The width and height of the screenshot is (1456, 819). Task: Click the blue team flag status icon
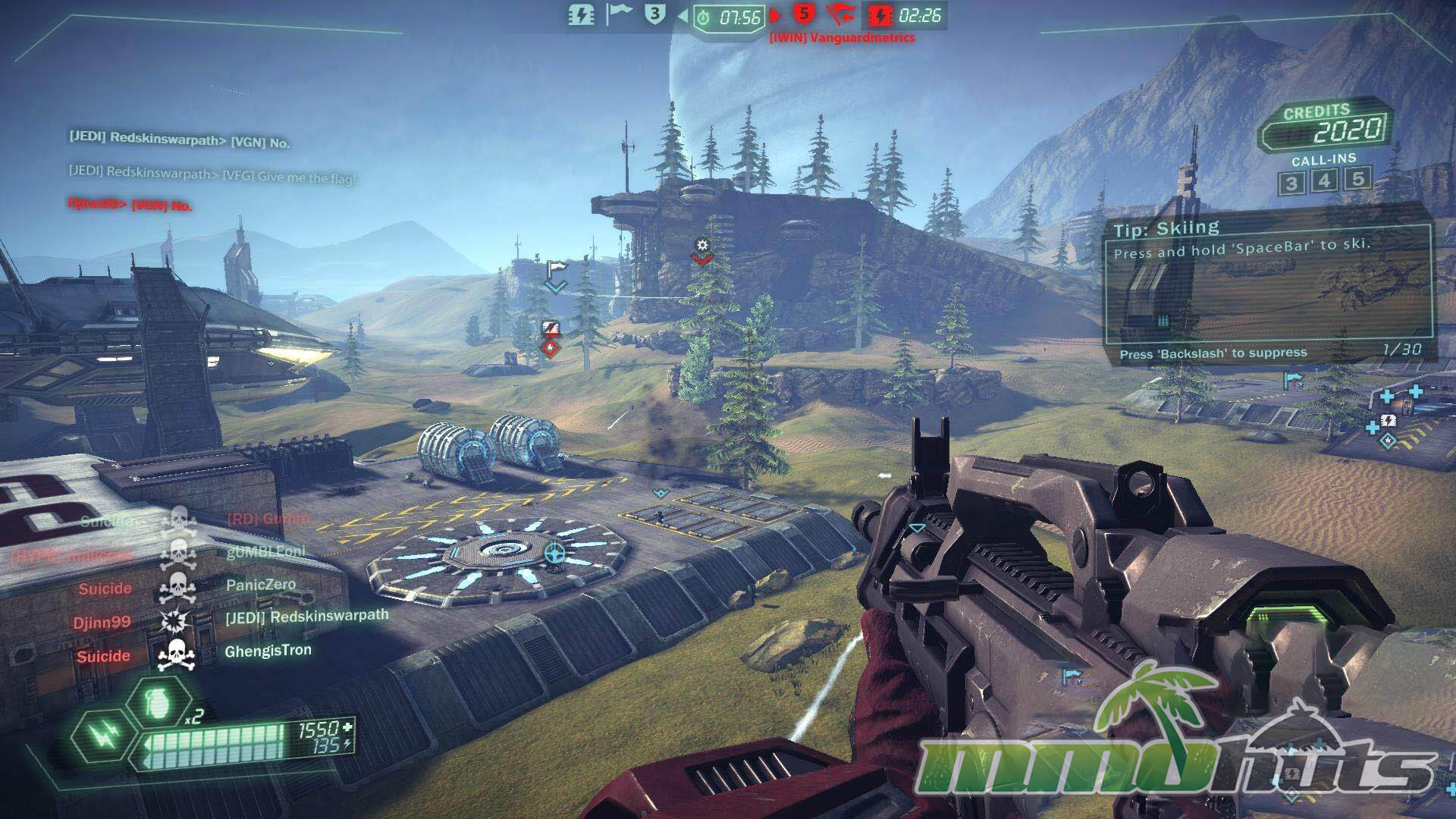pyautogui.click(x=619, y=14)
